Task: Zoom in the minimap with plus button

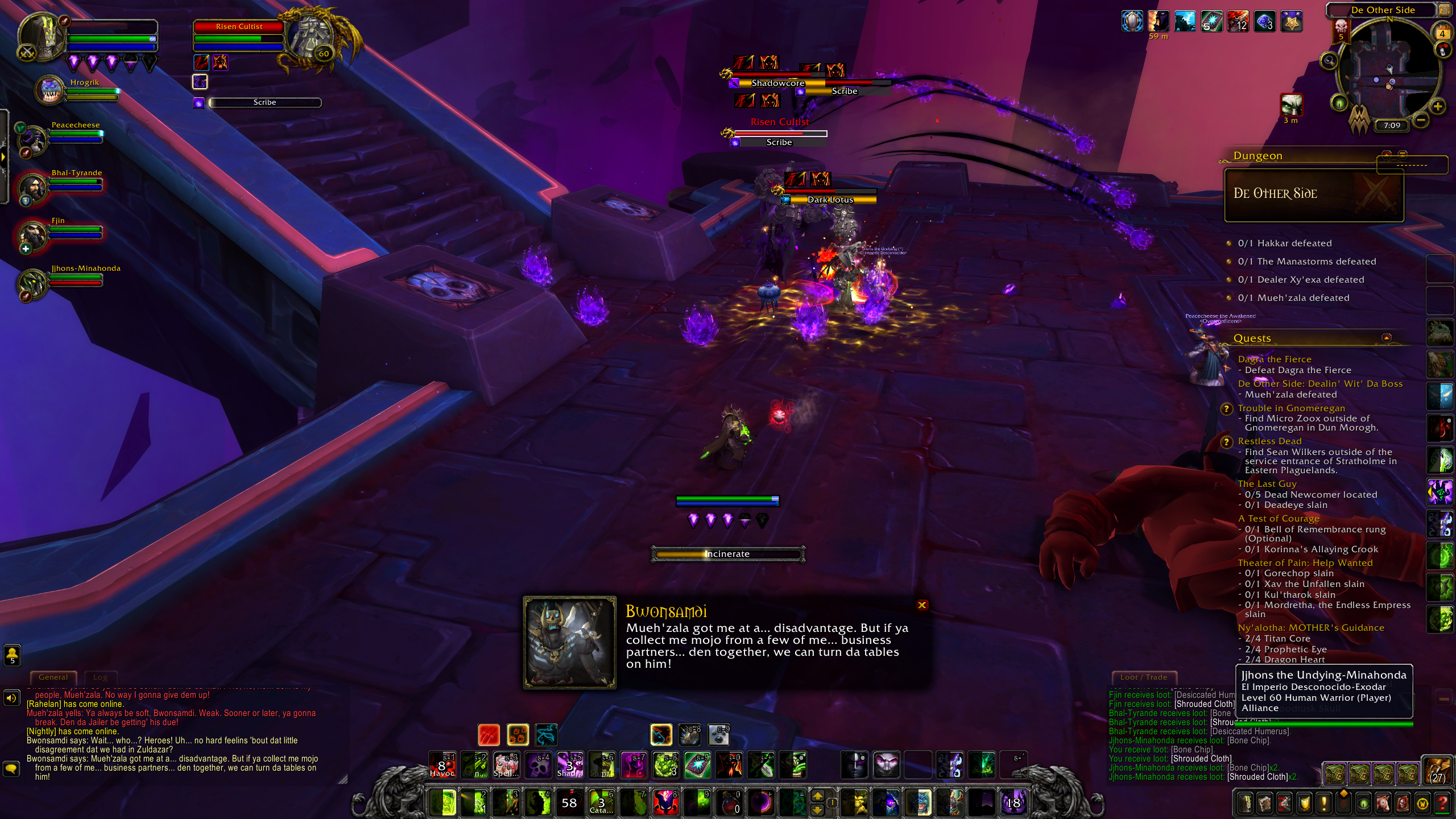Action: [x=1437, y=106]
